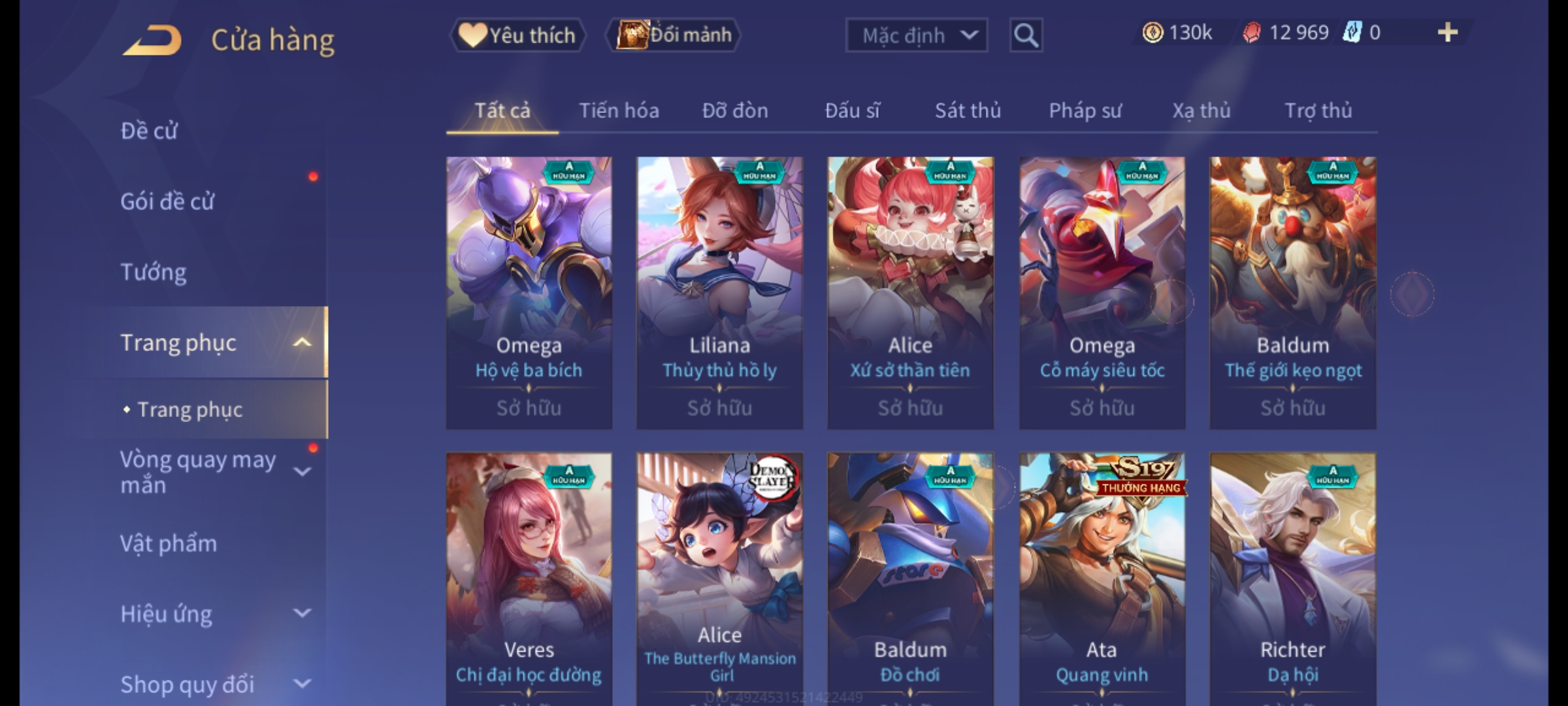Image resolution: width=1568 pixels, height=706 pixels.
Task: Open the Vật phẩm items section
Action: [169, 544]
